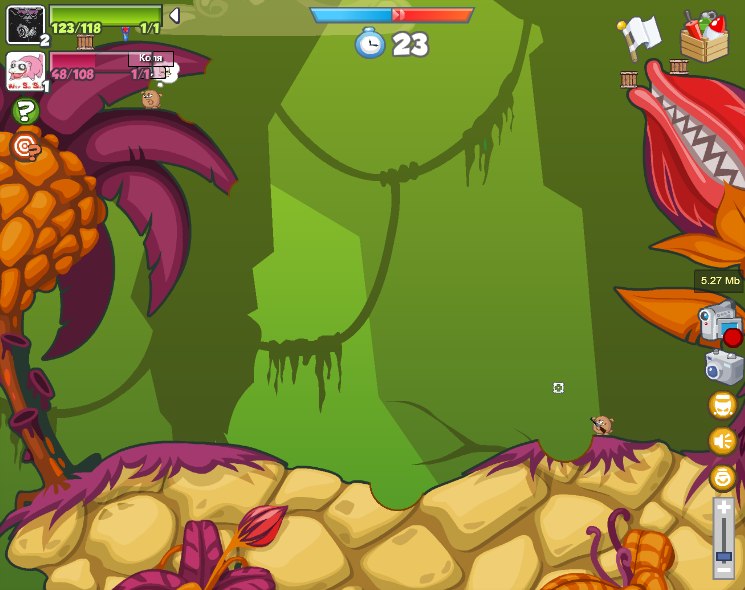Select the pink creature avatar of player 1
Screen dimensions: 745x590
tap(24, 71)
